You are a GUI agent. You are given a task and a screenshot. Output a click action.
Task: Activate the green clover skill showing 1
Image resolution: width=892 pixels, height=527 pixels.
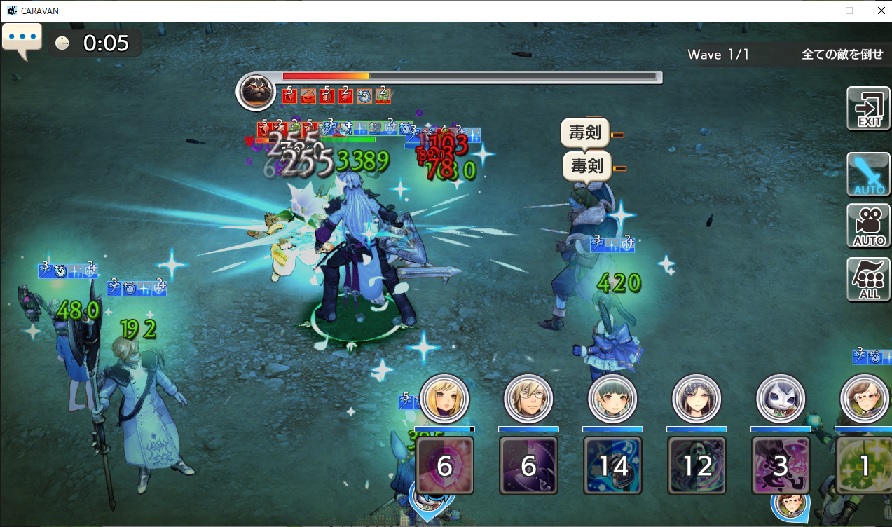point(862,465)
